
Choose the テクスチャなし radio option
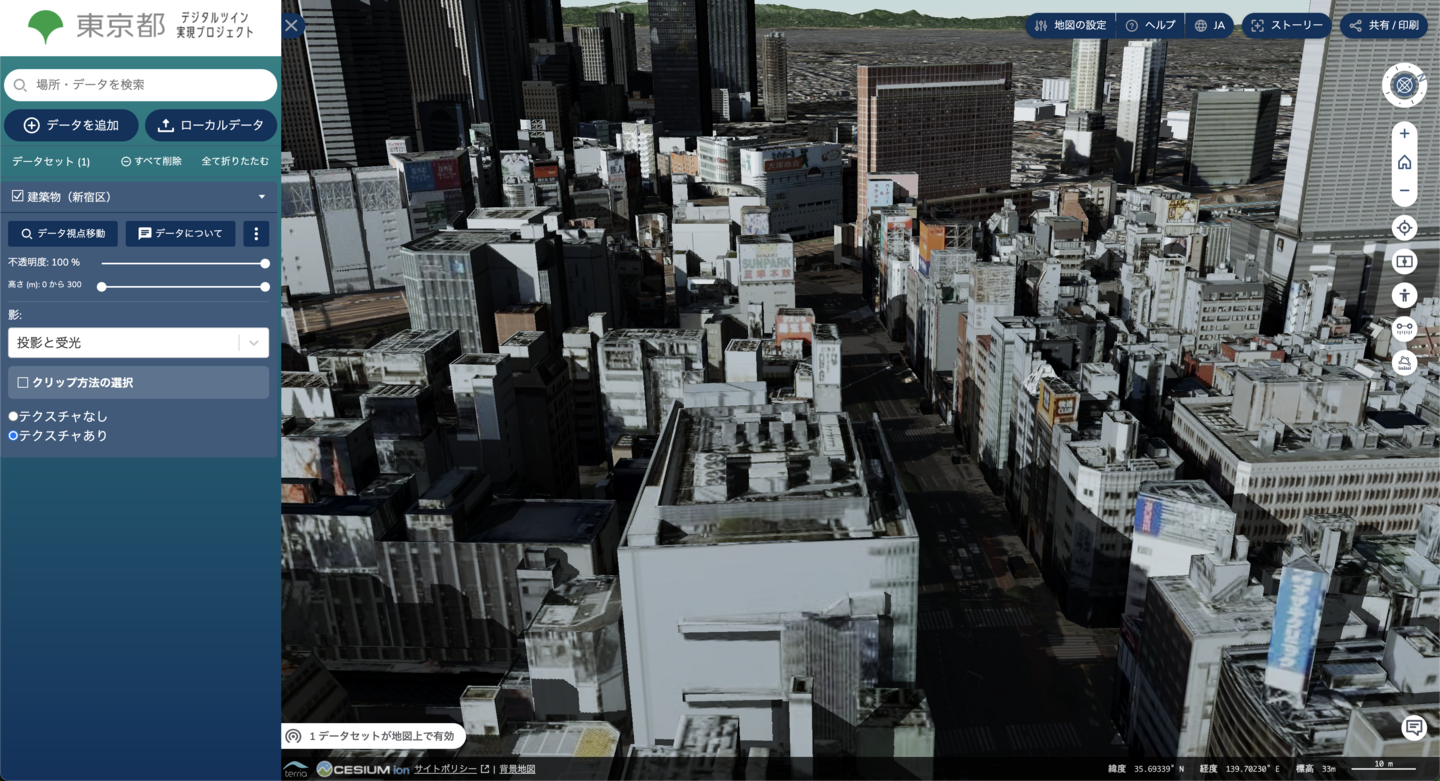point(14,416)
